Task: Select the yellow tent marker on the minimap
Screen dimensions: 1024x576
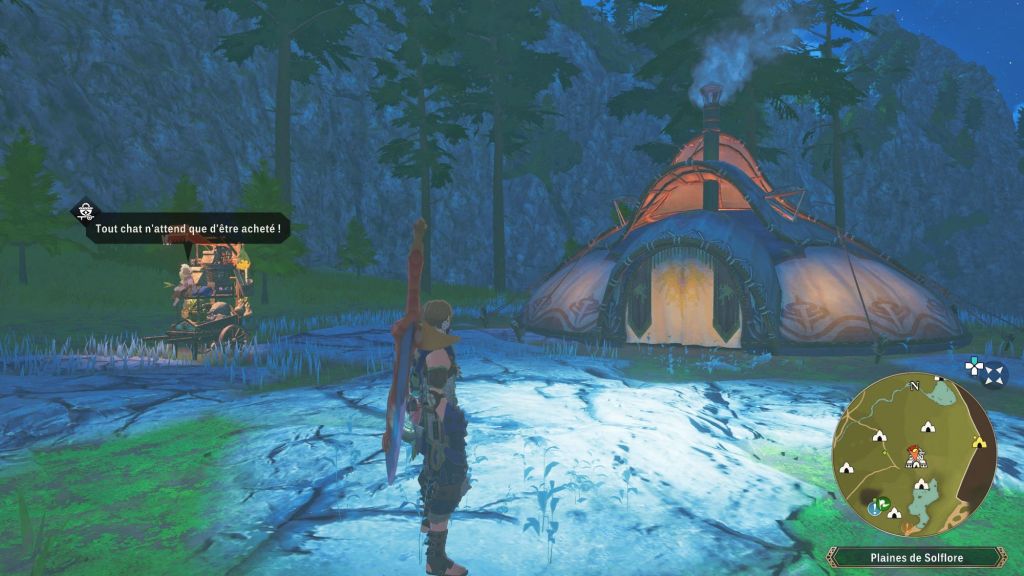Action: coord(978,441)
